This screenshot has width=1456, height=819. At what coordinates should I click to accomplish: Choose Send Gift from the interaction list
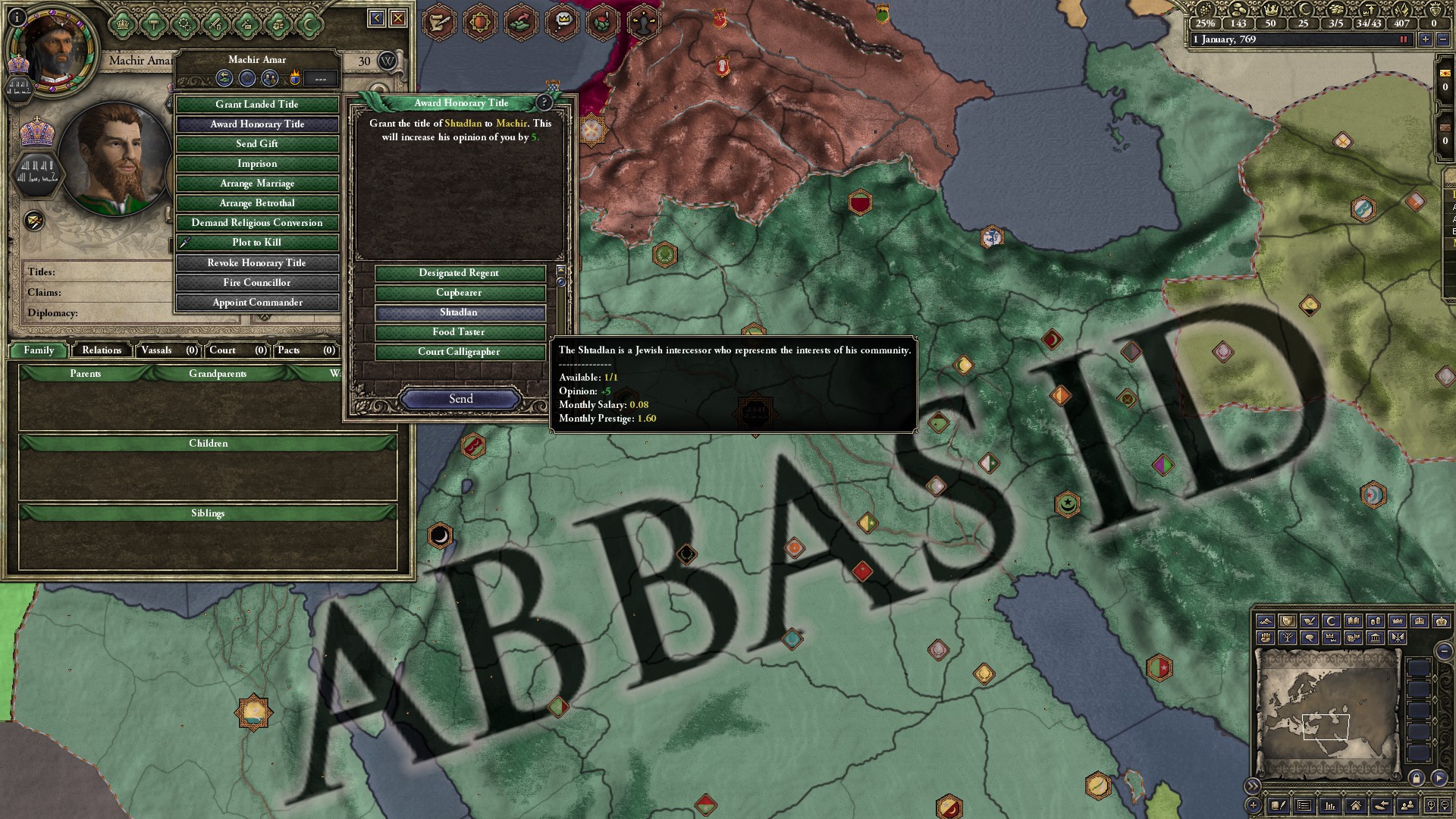tap(257, 144)
